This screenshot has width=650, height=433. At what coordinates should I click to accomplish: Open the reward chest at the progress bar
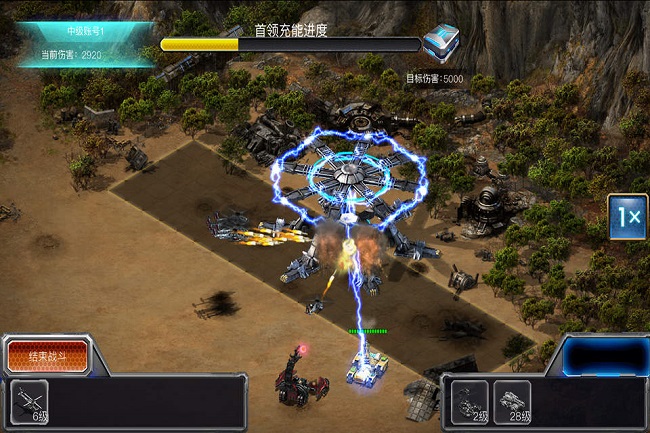439,45
